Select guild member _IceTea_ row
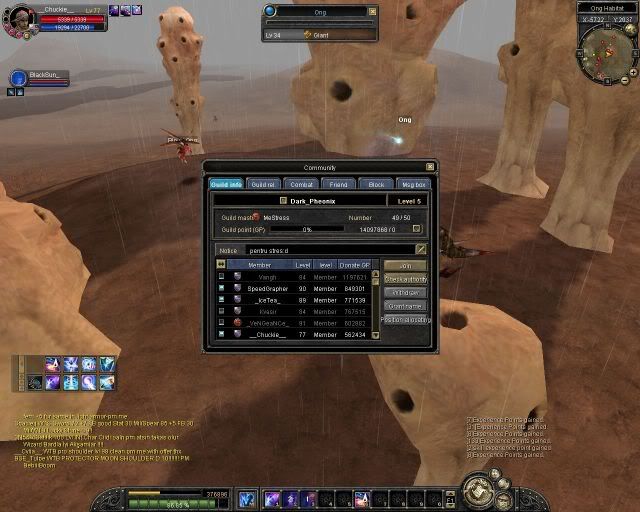 click(267, 300)
